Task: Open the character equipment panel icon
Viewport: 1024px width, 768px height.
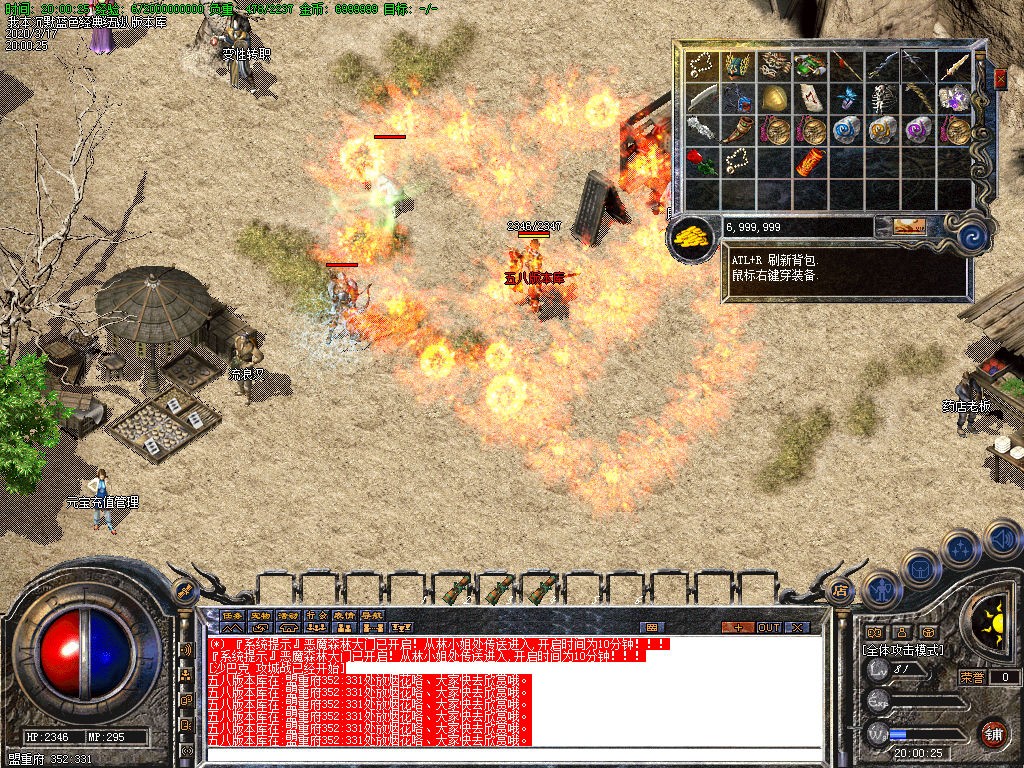Action: point(882,589)
